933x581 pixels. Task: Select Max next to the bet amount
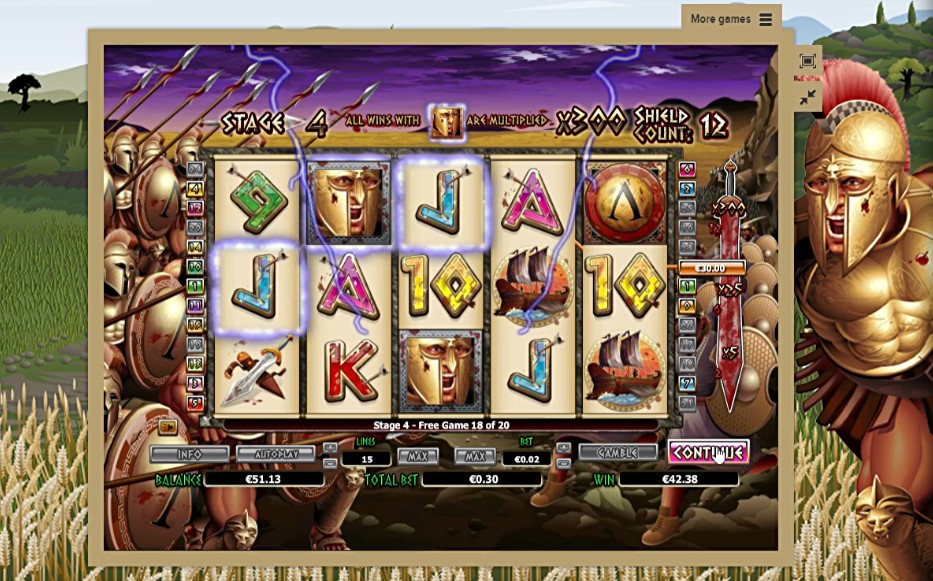475,456
